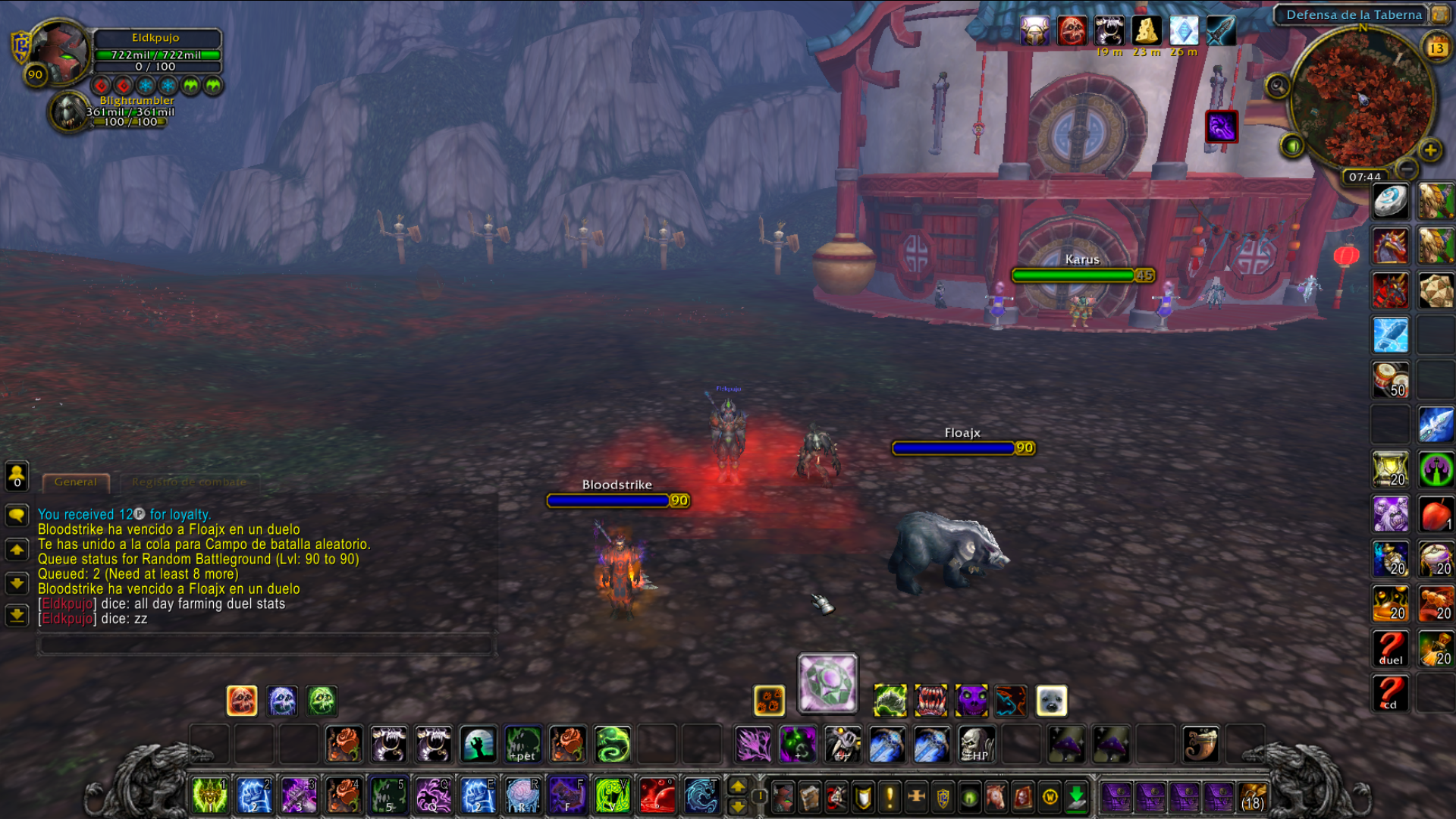Use the skull 'HP' macro button
The width and height of the screenshot is (1456, 819).
pyautogui.click(x=975, y=745)
